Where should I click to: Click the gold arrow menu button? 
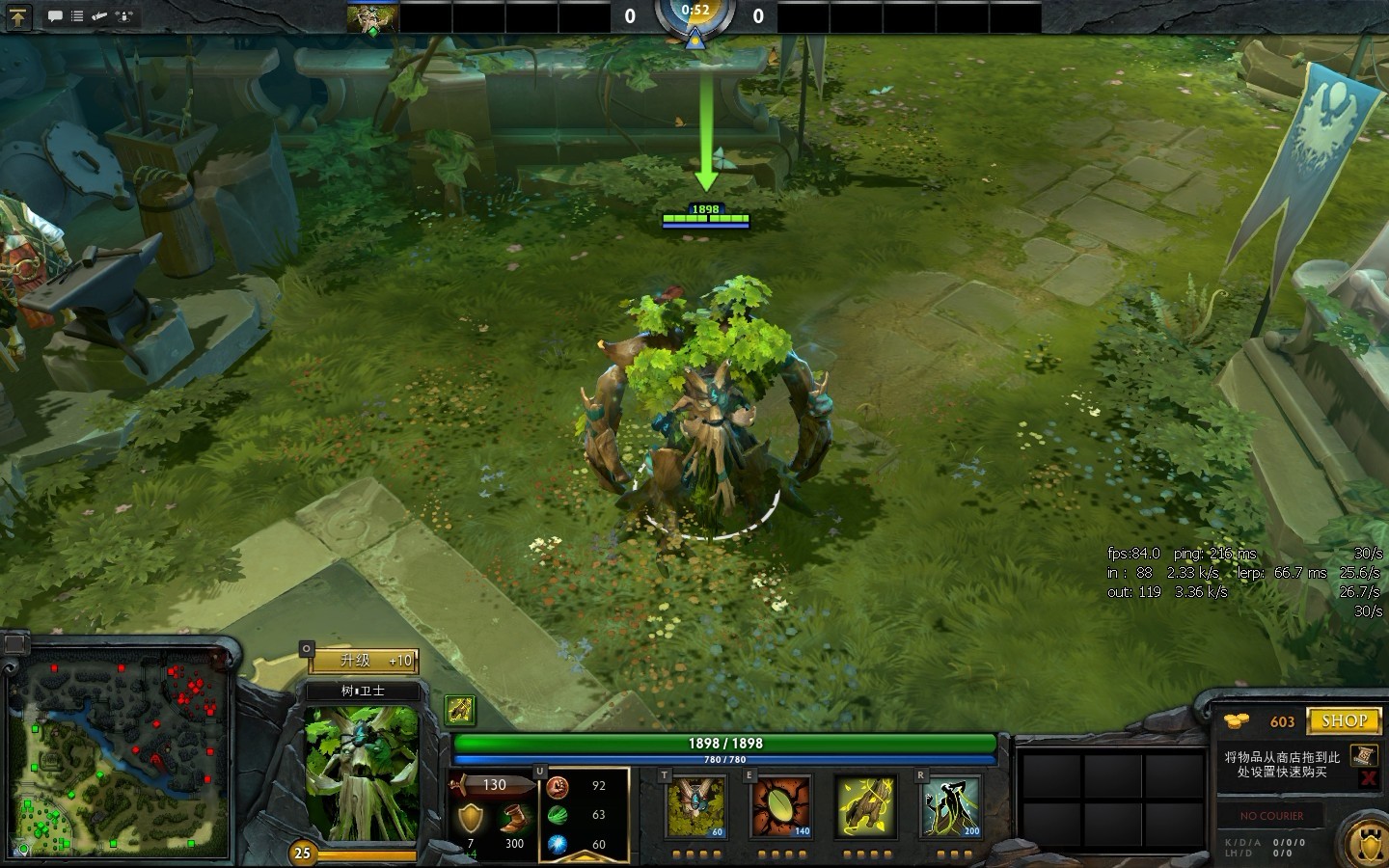click(18, 15)
